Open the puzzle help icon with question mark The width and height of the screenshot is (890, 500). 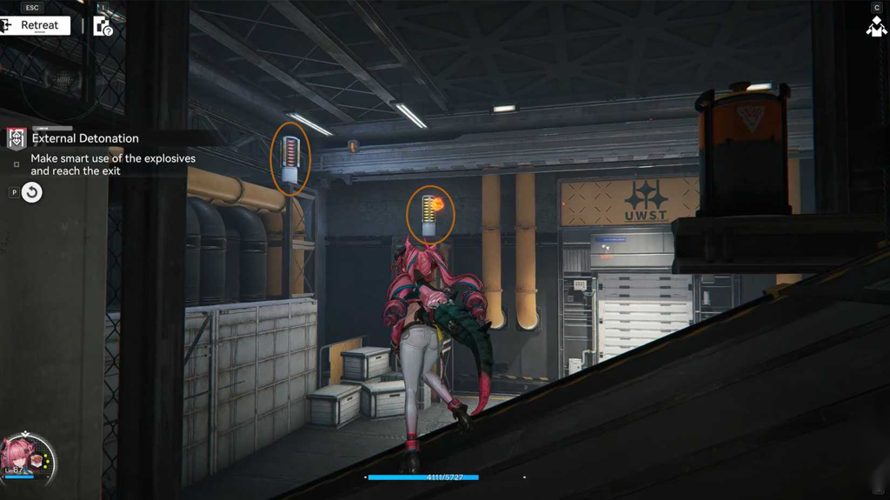[x=103, y=26]
